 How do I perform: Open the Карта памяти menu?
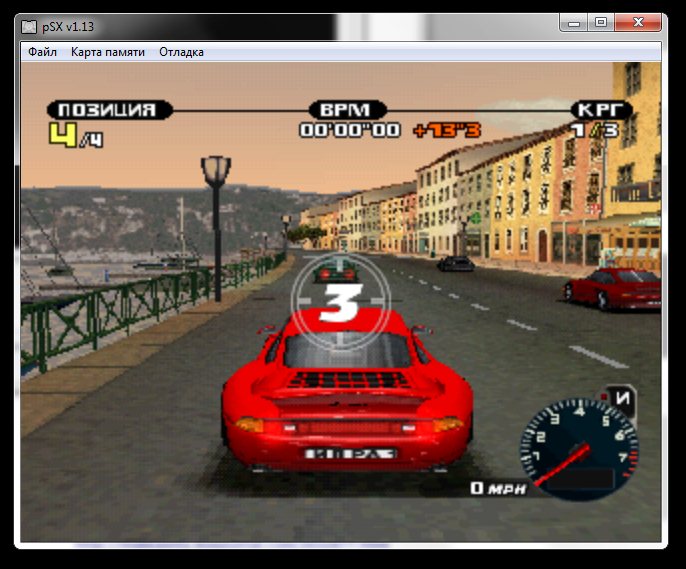pos(108,52)
